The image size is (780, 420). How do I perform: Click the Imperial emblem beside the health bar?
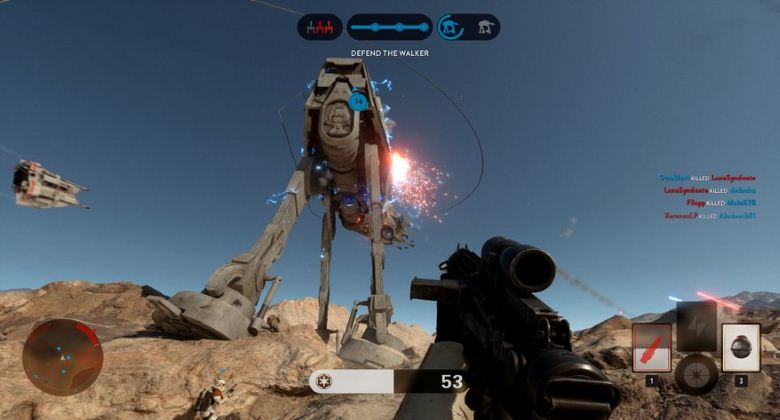[322, 381]
